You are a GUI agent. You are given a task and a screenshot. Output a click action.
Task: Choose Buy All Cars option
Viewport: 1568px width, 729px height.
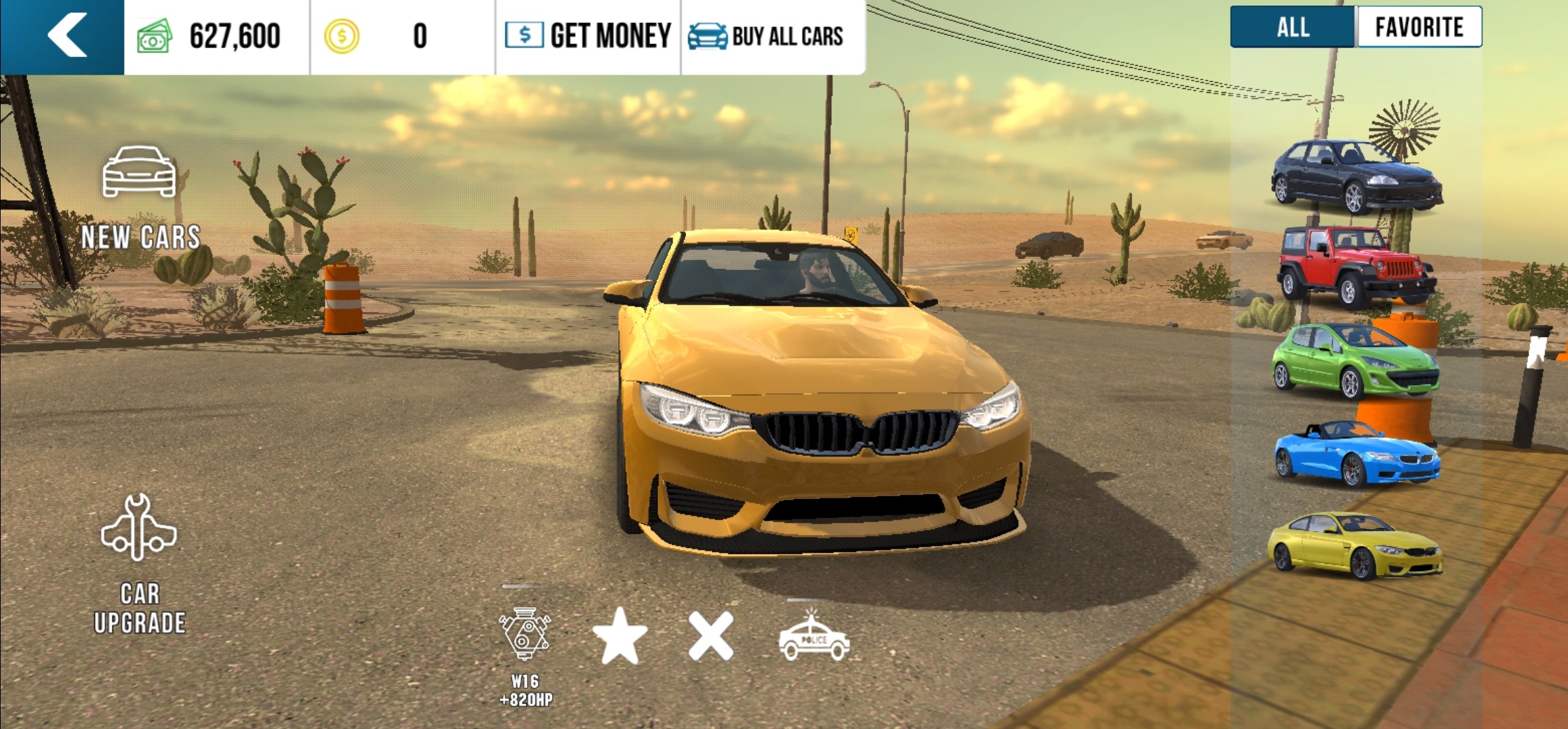click(x=766, y=35)
